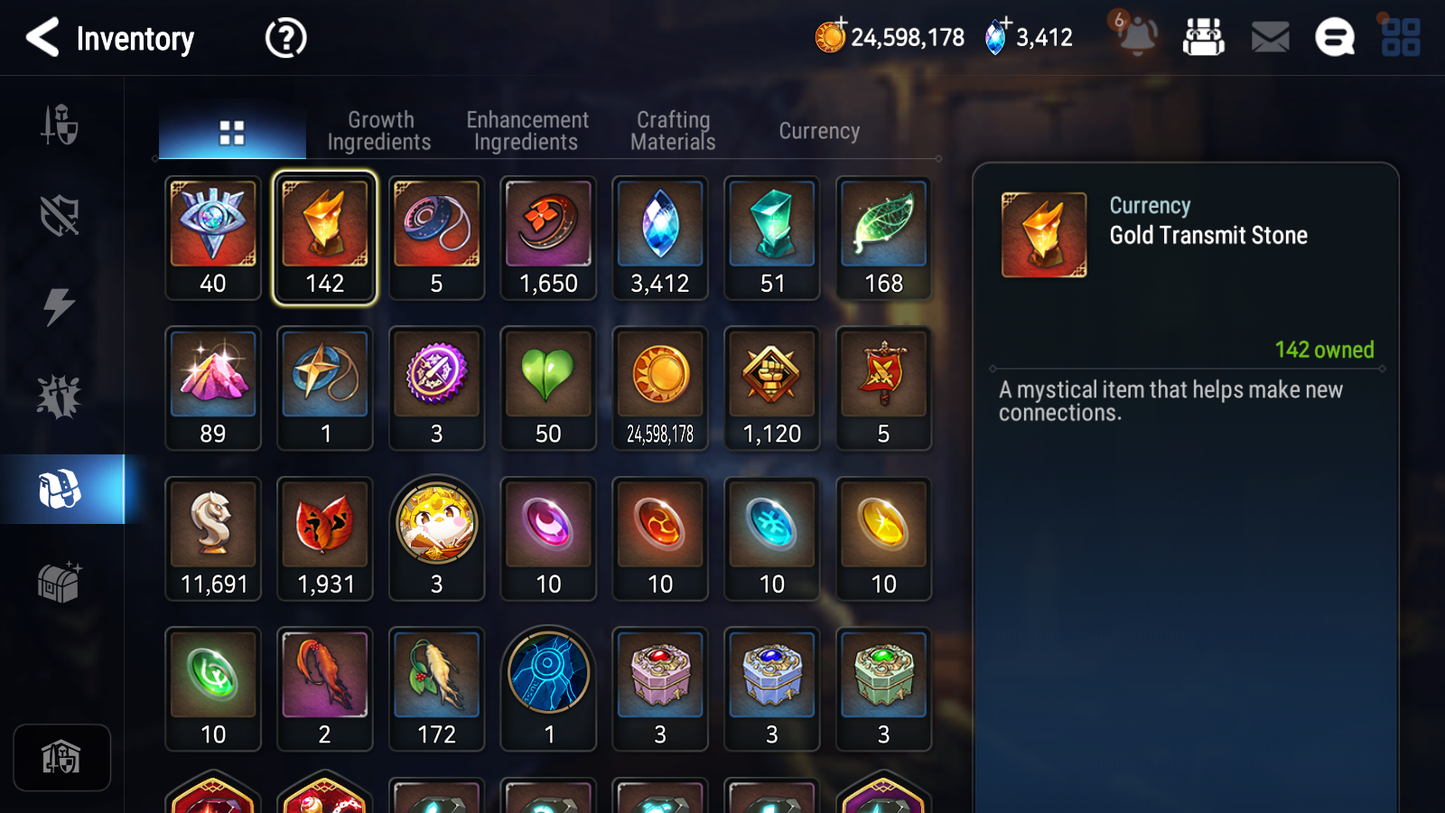Open the main menu grid icon
The image size is (1445, 813).
(1400, 37)
